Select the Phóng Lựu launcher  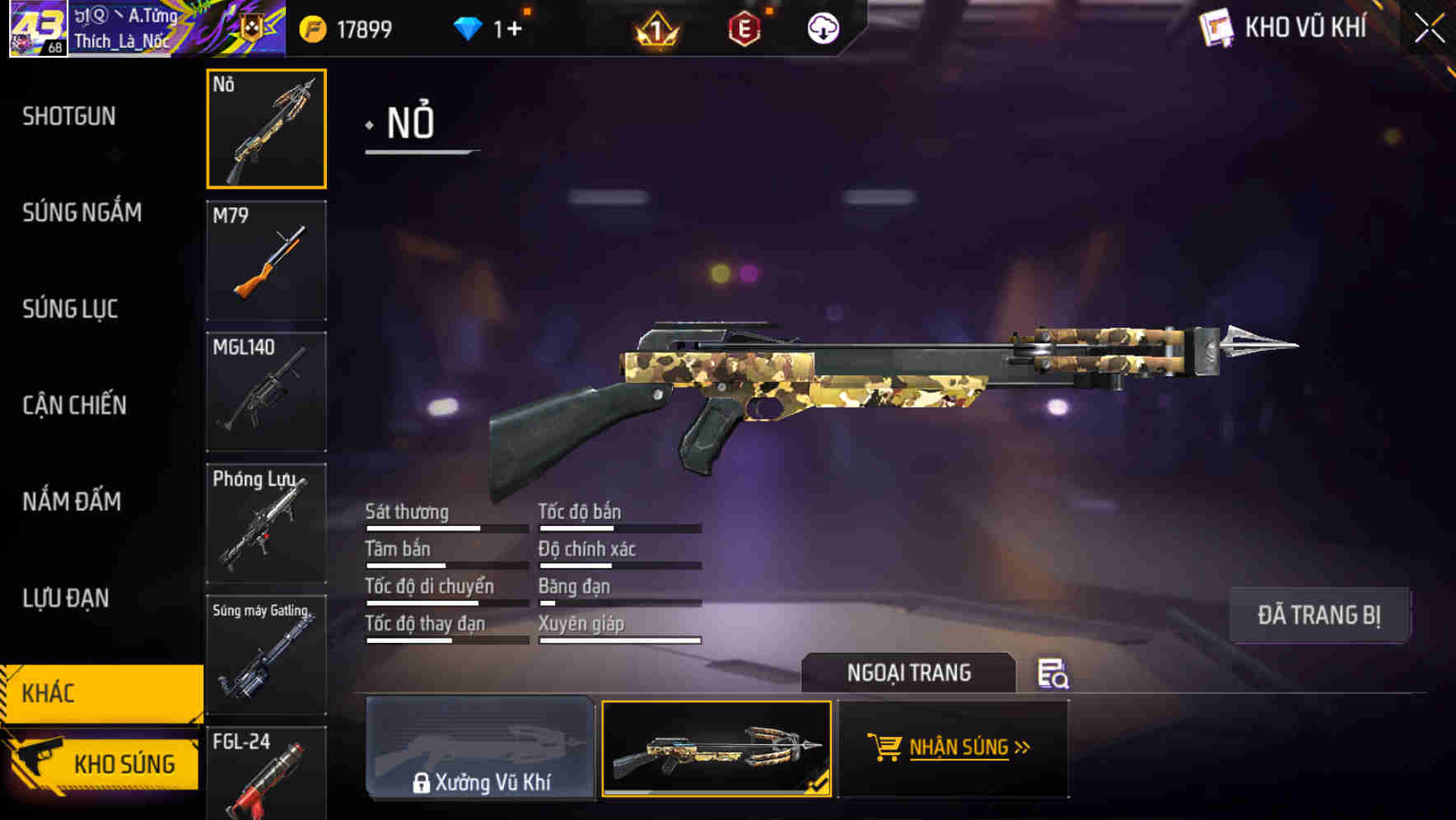[267, 522]
